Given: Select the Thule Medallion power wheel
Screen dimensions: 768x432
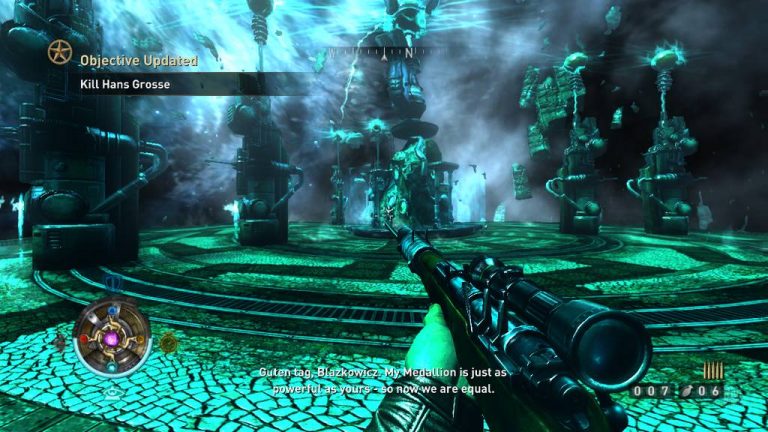Looking at the screenshot, I should 113,338.
